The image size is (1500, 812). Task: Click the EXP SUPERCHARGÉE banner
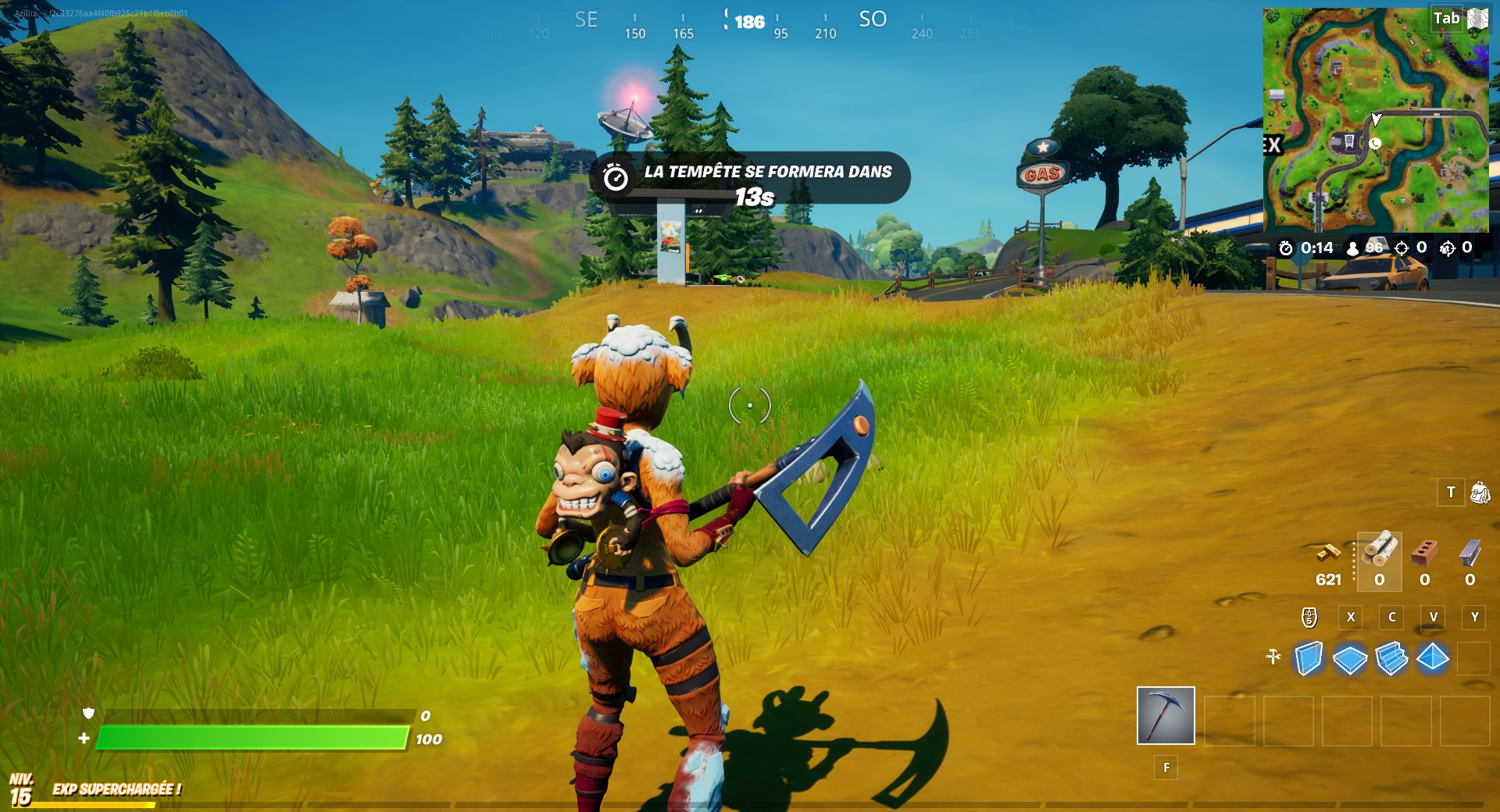(x=116, y=789)
